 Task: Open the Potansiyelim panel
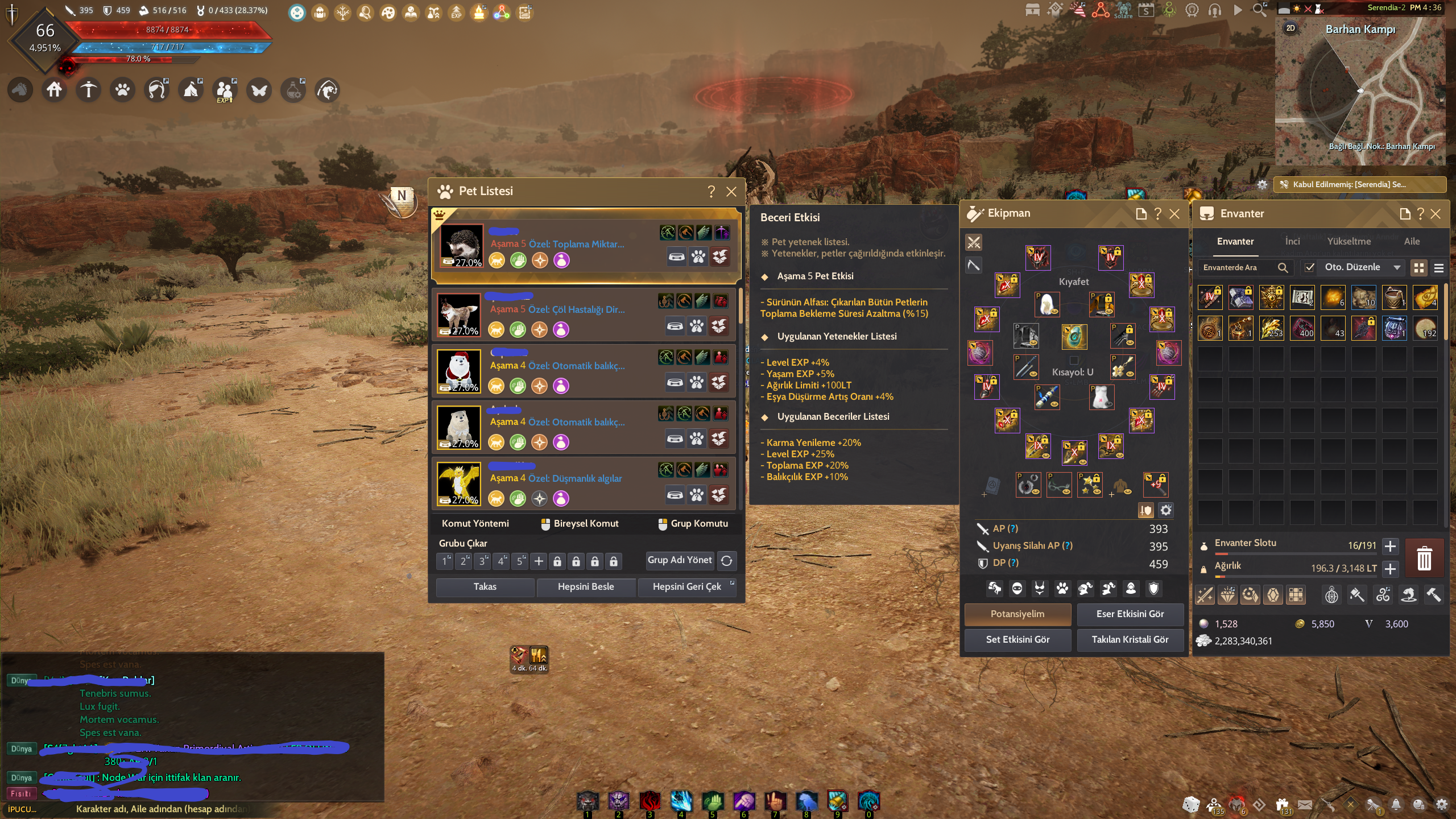click(1017, 614)
